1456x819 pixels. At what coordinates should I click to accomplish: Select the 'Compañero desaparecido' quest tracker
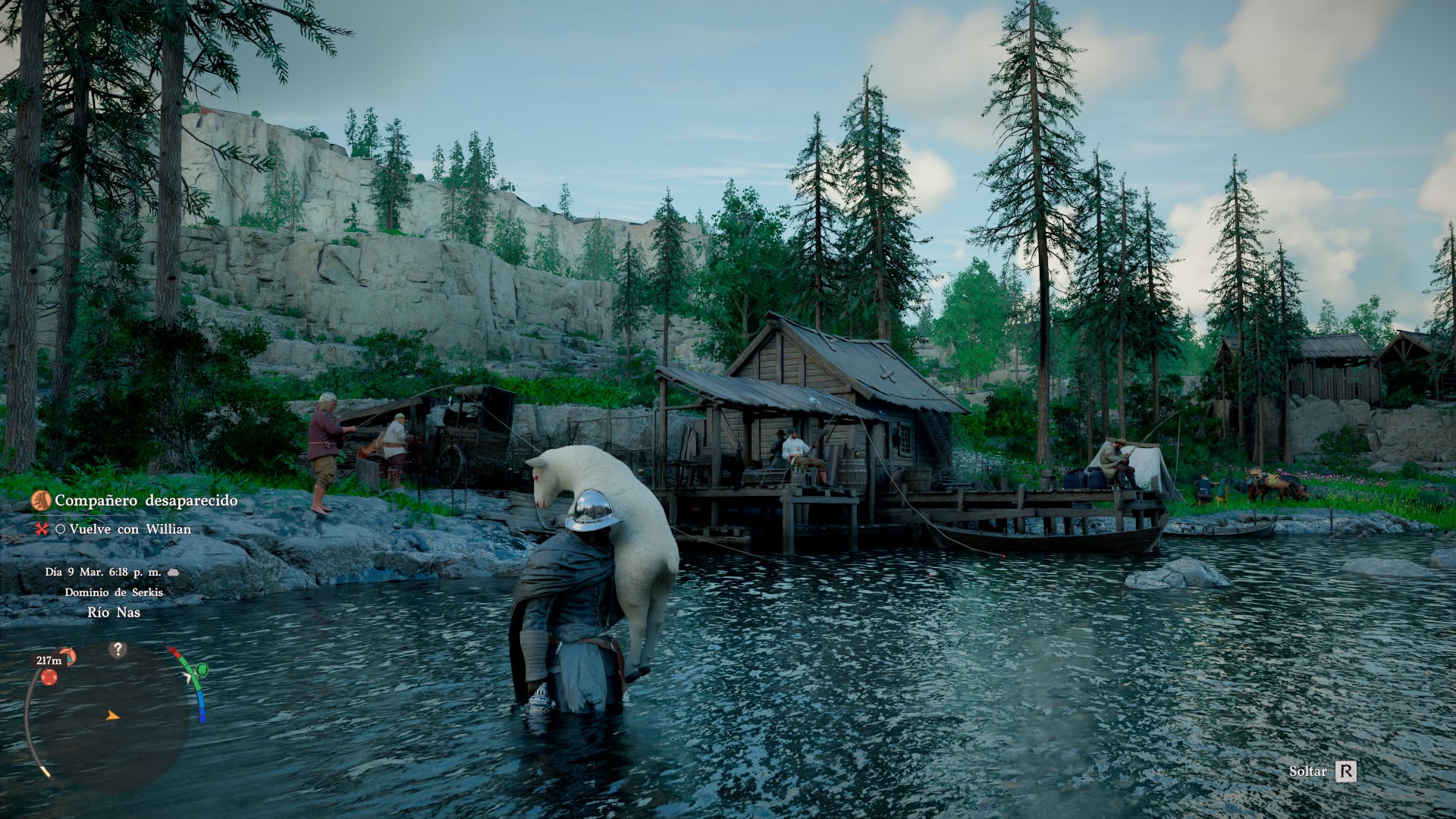point(146,500)
